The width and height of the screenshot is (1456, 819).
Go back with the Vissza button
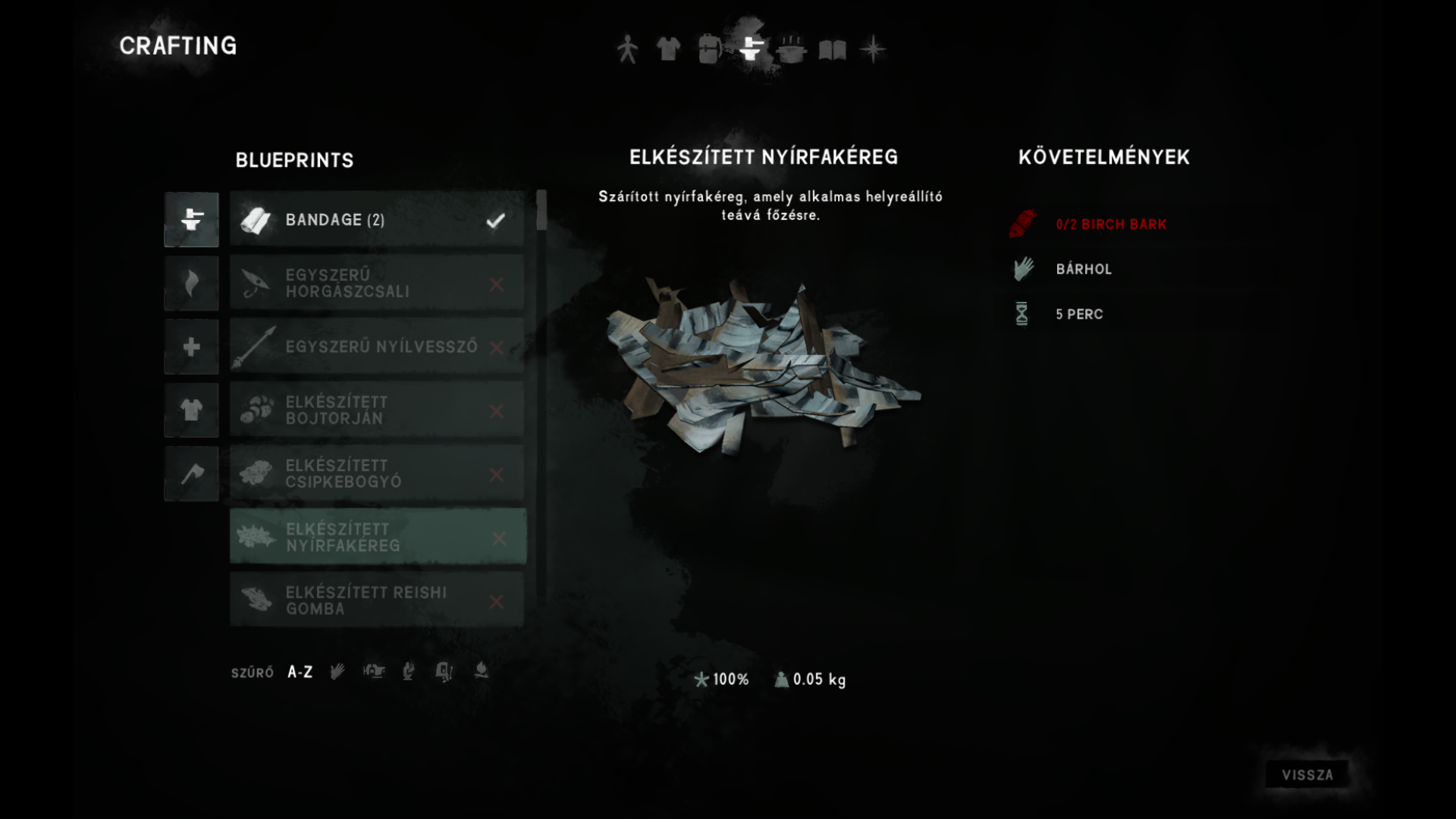1307,775
